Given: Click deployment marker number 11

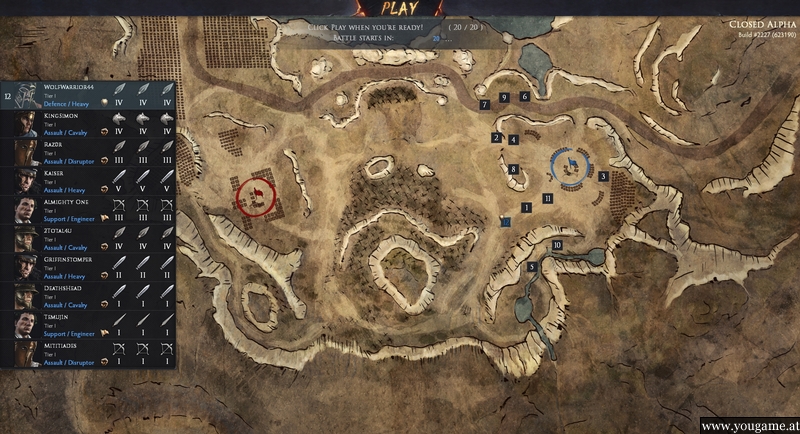Looking at the screenshot, I should (549, 199).
